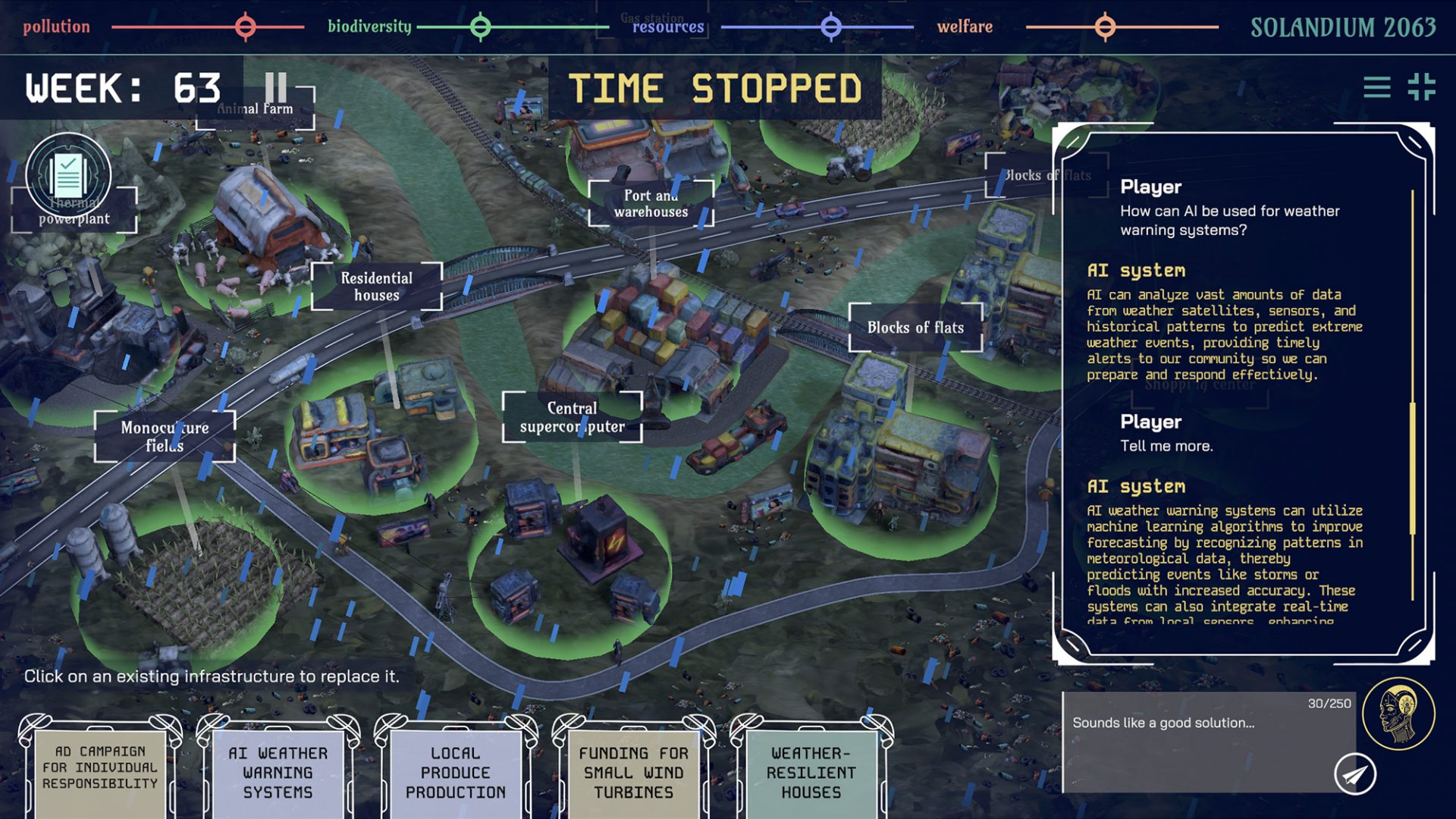Toggle fullscreen with the shrink arrows icon
The image size is (1456, 819).
click(x=1421, y=88)
